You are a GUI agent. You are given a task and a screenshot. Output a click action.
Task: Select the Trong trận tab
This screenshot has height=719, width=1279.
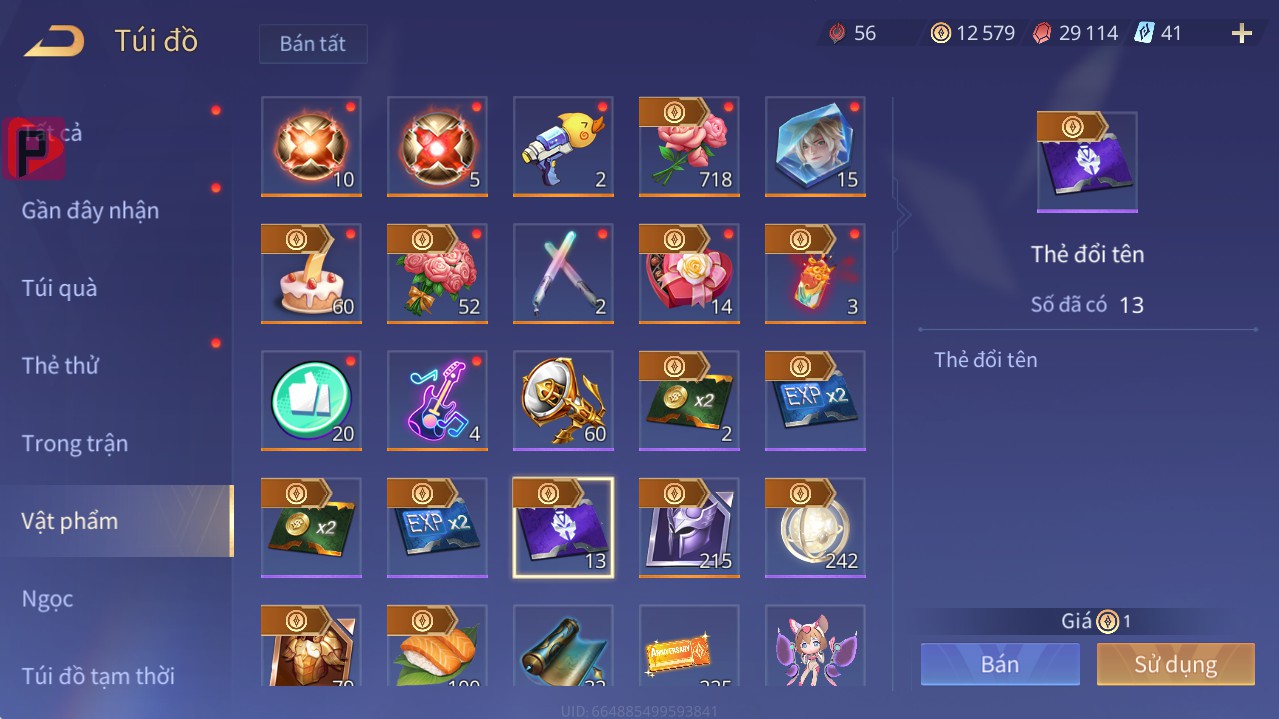tap(75, 443)
